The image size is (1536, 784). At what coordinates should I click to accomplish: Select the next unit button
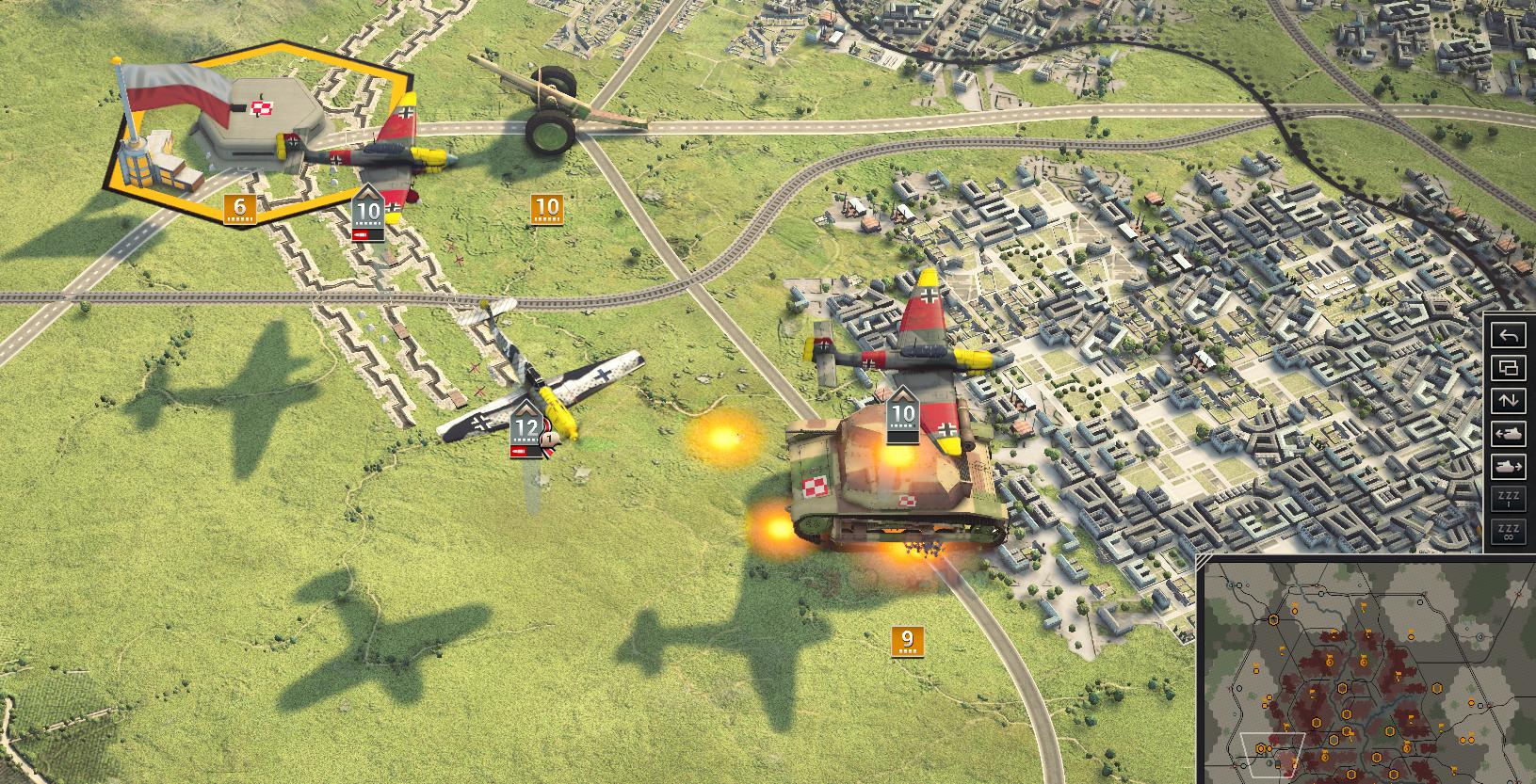[1510, 467]
